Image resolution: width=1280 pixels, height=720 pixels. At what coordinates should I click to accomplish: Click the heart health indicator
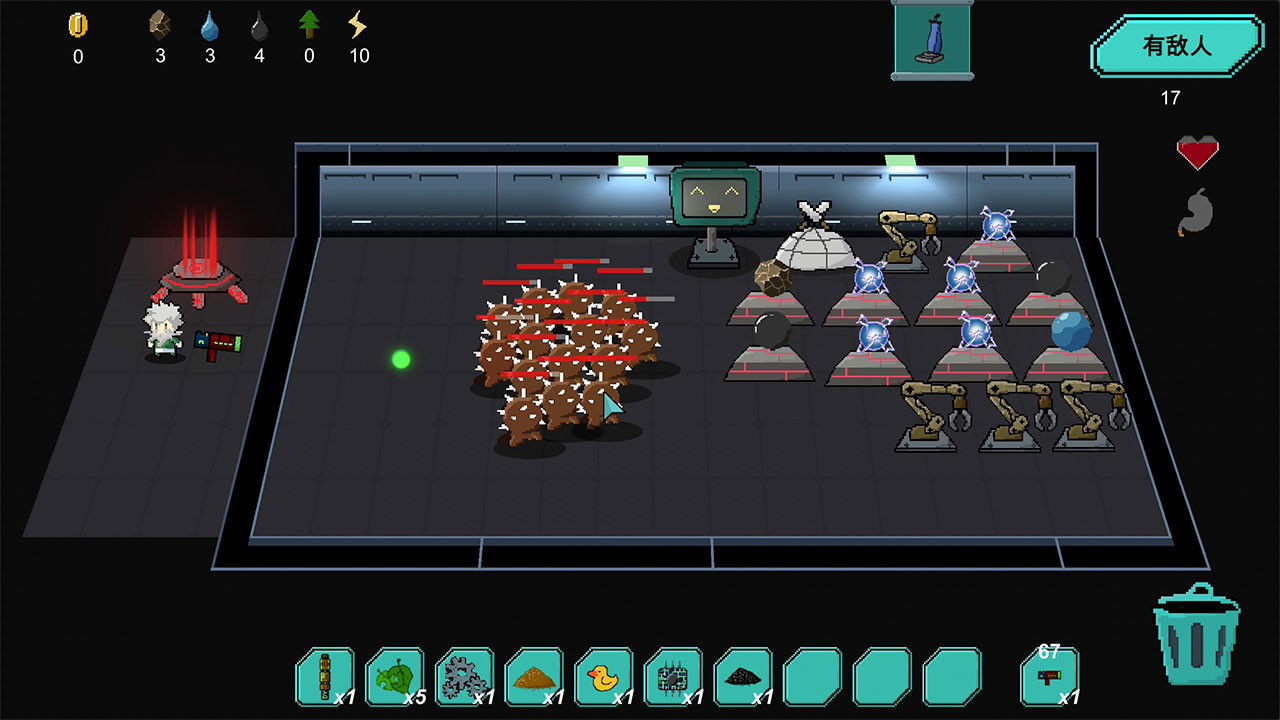pos(1199,152)
